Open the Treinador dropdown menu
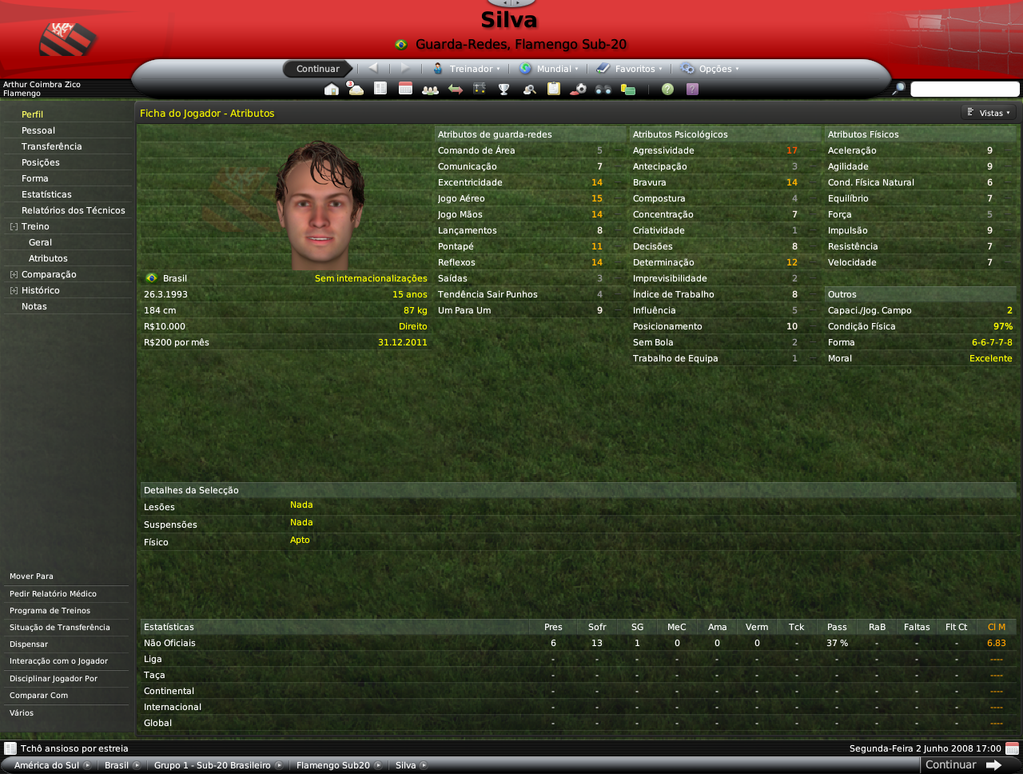The image size is (1023, 774). (x=467, y=69)
